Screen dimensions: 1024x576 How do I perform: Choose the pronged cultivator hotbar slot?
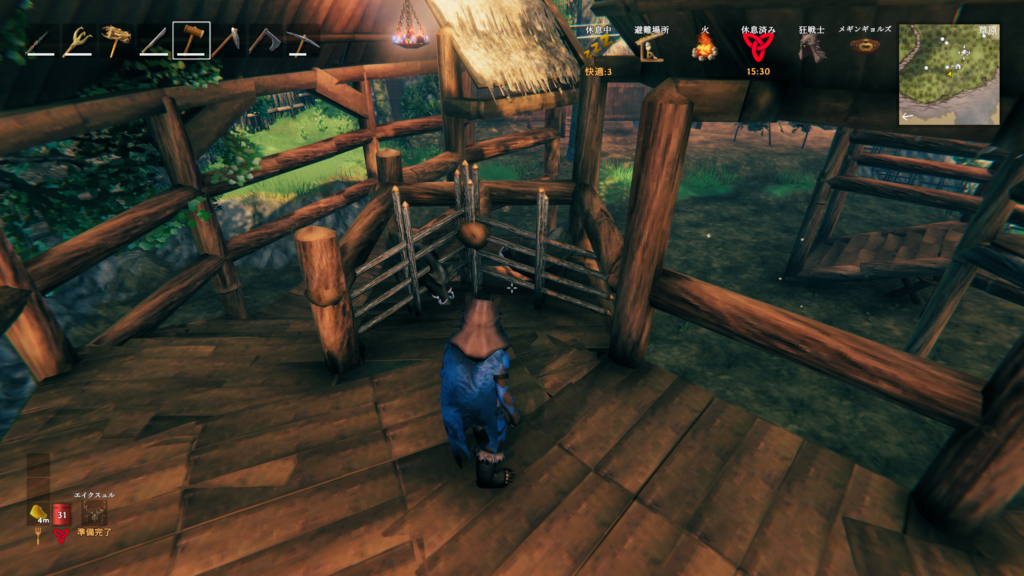click(77, 41)
